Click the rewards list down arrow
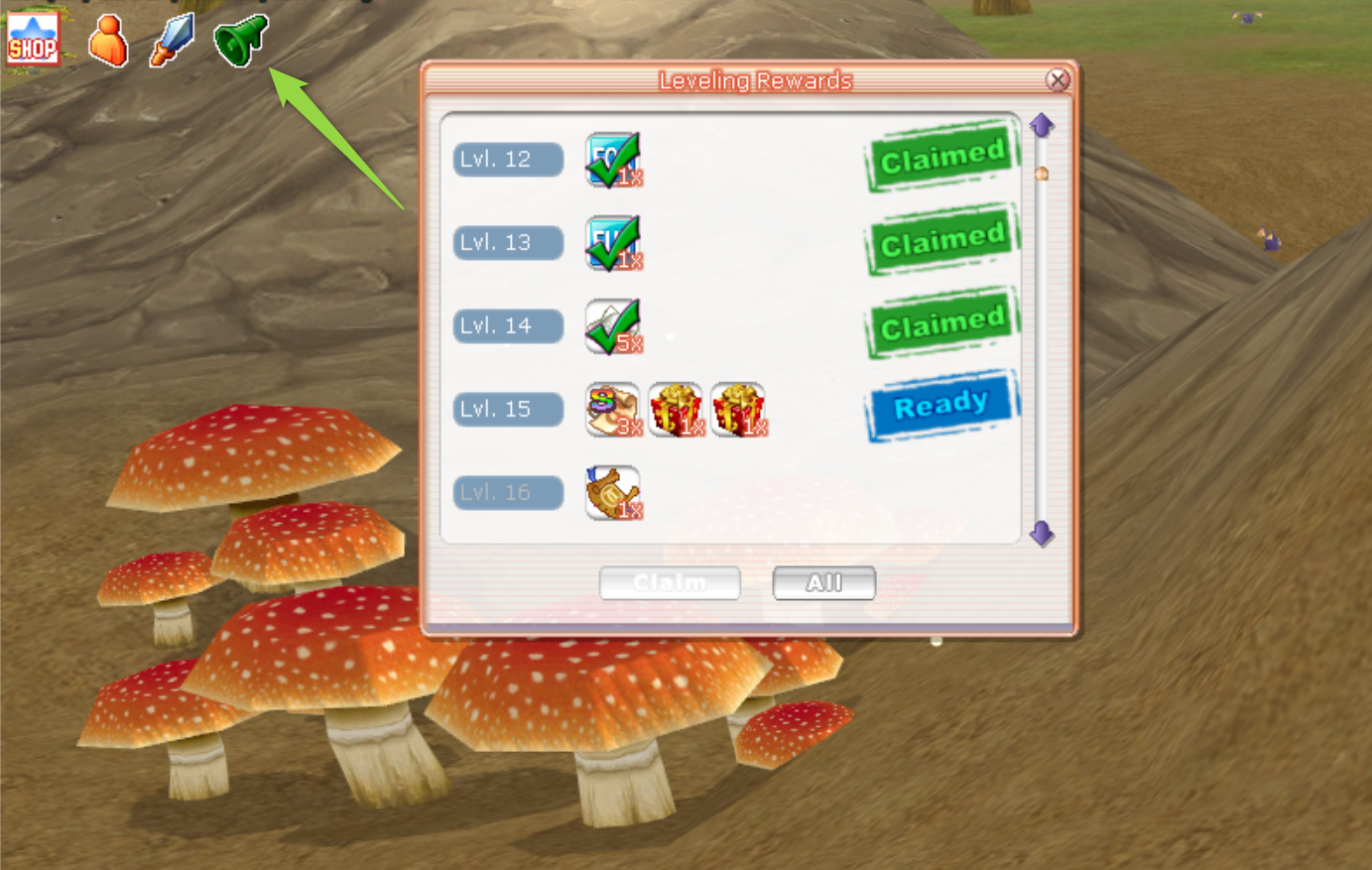 pos(1041,534)
